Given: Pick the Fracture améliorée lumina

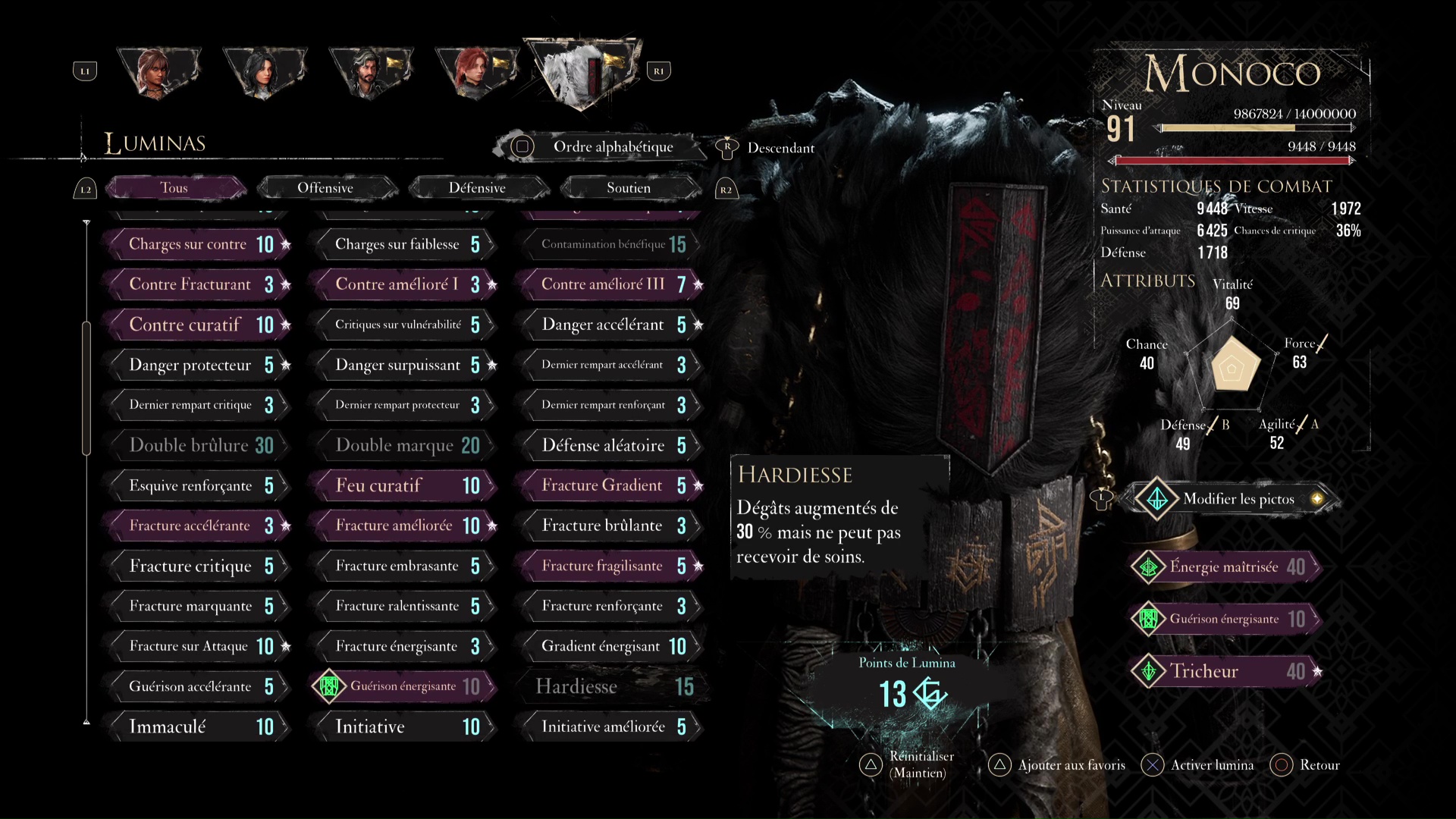Looking at the screenshot, I should pos(405,526).
